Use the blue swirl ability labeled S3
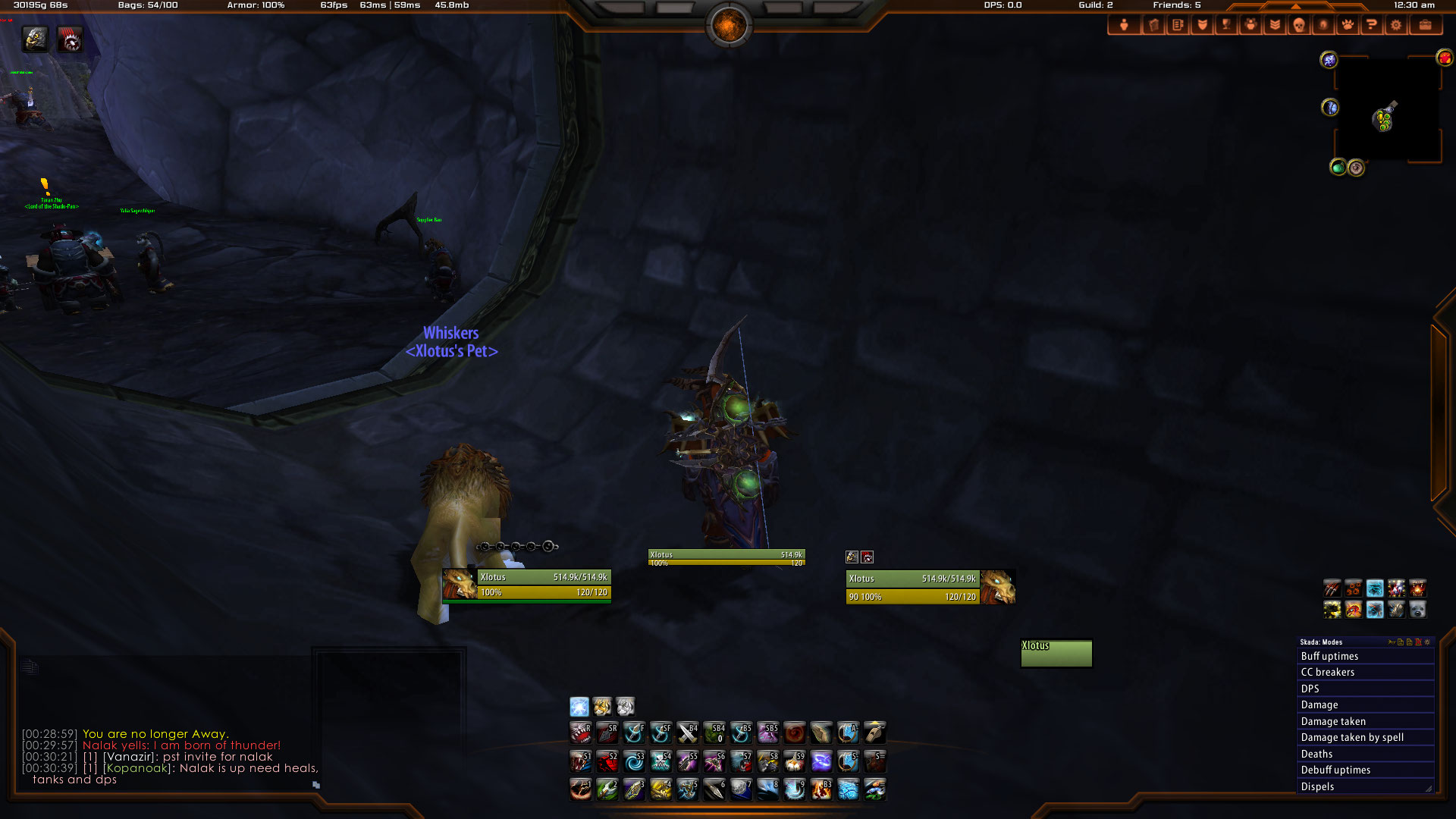Viewport: 1456px width, 819px height. click(x=634, y=761)
